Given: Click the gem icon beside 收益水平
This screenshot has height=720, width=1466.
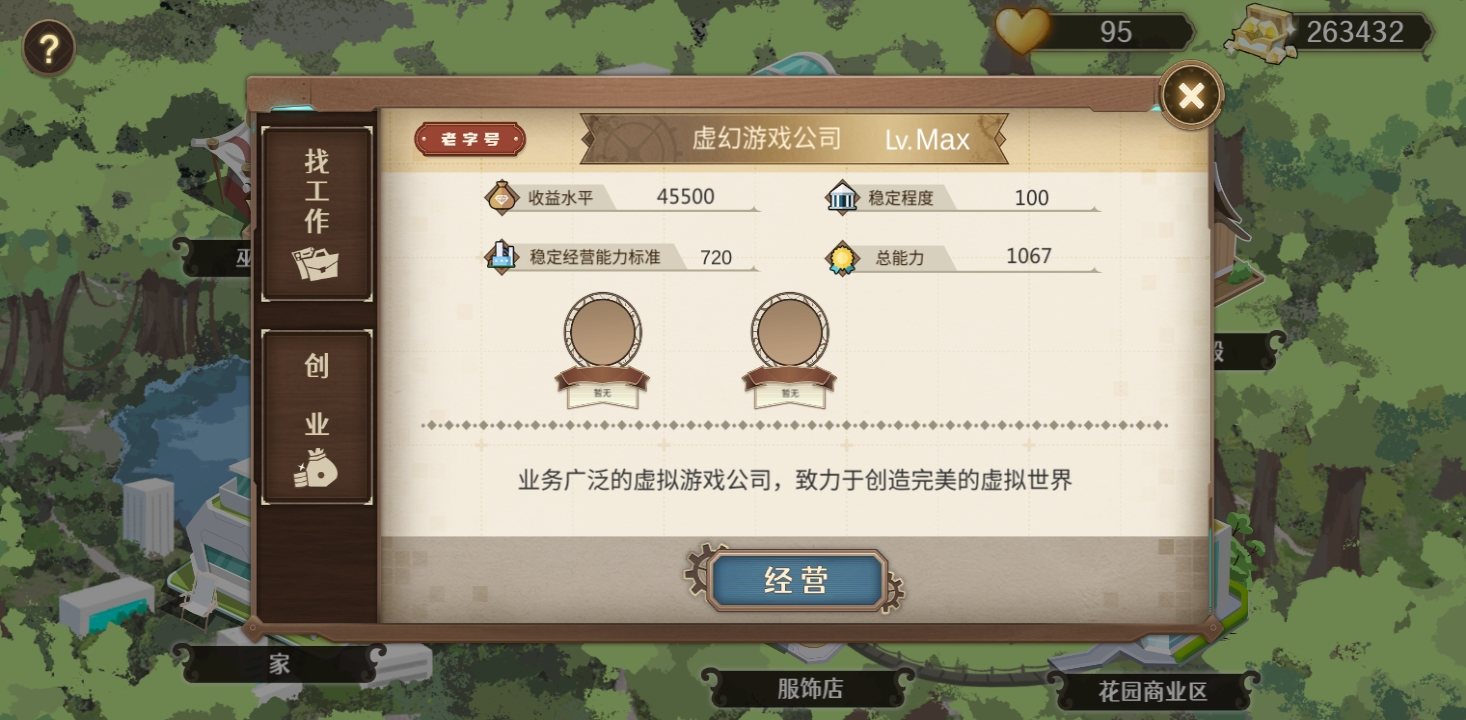Looking at the screenshot, I should (503, 197).
